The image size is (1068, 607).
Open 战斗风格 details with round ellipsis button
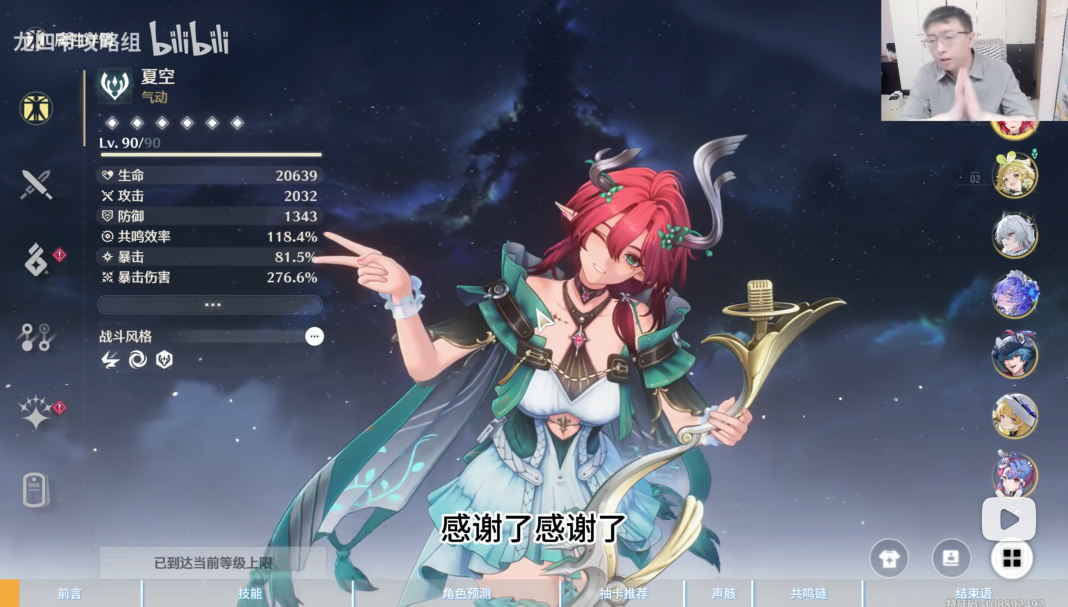[x=314, y=337]
